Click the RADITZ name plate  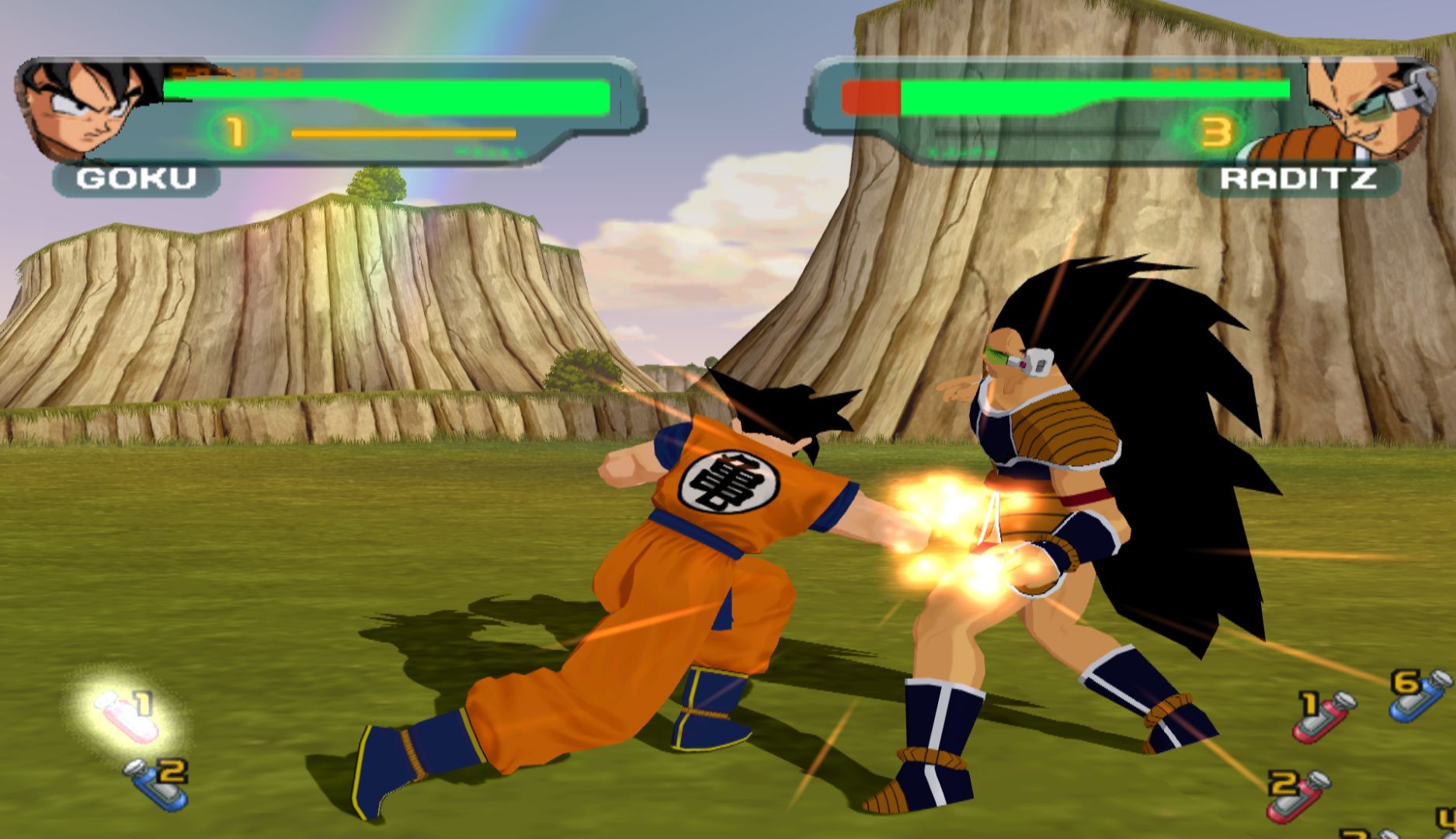coord(1298,179)
